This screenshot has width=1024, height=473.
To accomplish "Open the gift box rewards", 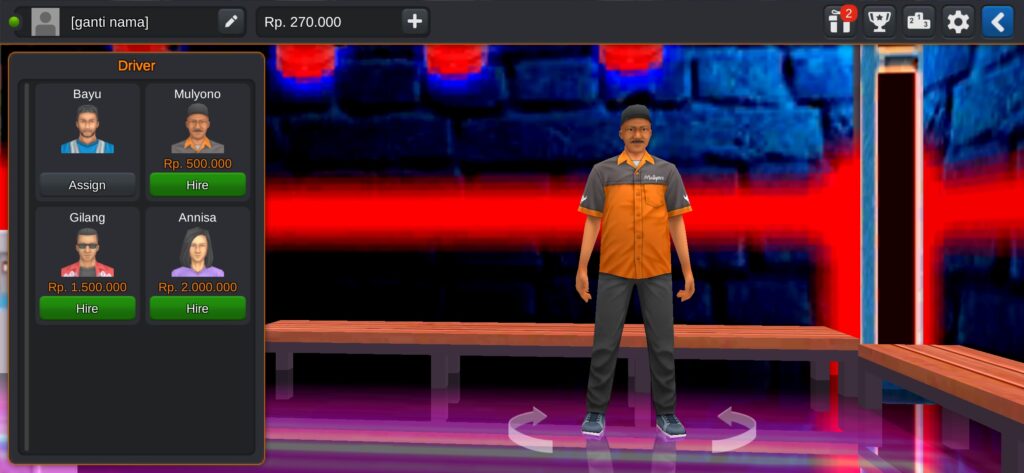I will (840, 21).
